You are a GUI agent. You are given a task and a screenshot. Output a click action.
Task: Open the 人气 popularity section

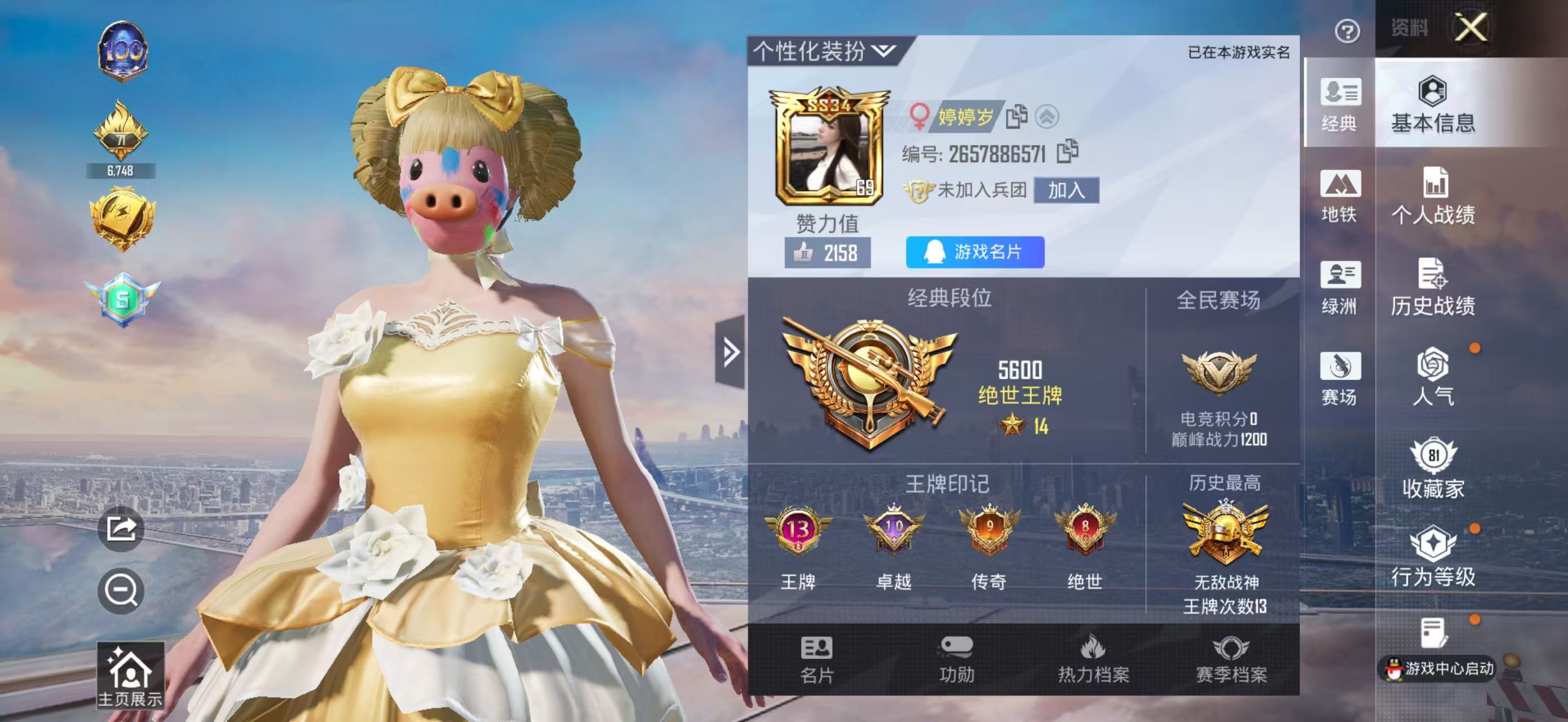1433,377
